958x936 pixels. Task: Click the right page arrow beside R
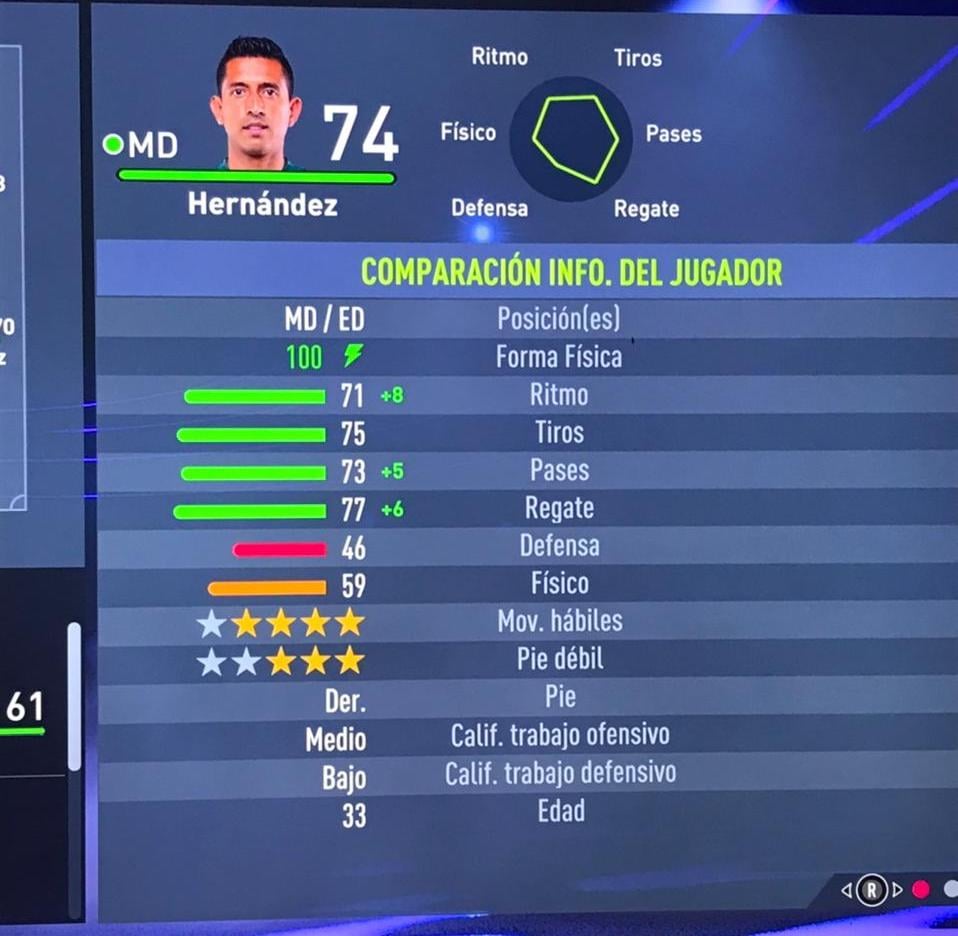tap(897, 889)
